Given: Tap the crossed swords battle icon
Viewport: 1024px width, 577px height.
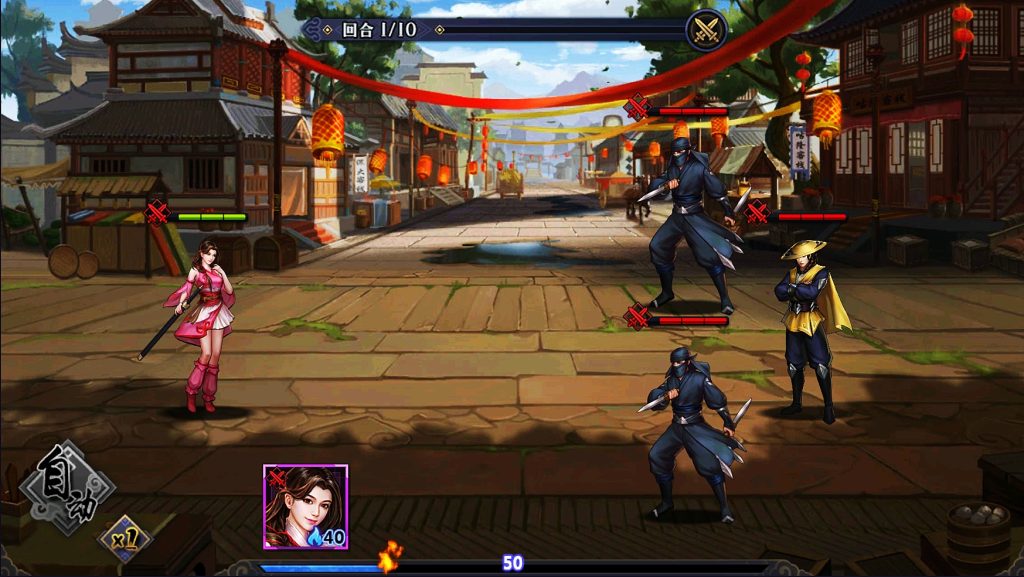Looking at the screenshot, I should pos(705,29).
